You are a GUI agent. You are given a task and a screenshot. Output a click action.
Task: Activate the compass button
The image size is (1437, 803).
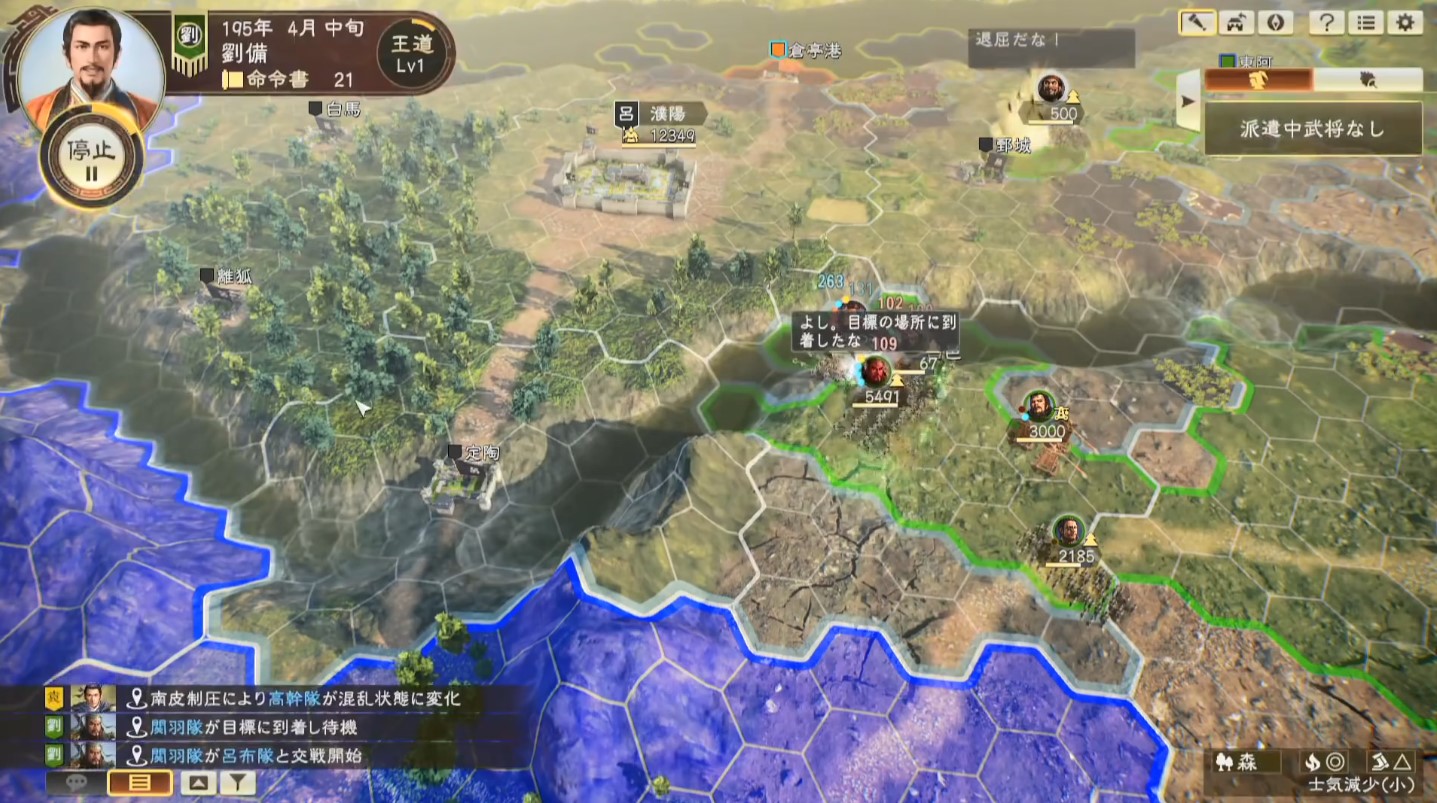point(1274,23)
